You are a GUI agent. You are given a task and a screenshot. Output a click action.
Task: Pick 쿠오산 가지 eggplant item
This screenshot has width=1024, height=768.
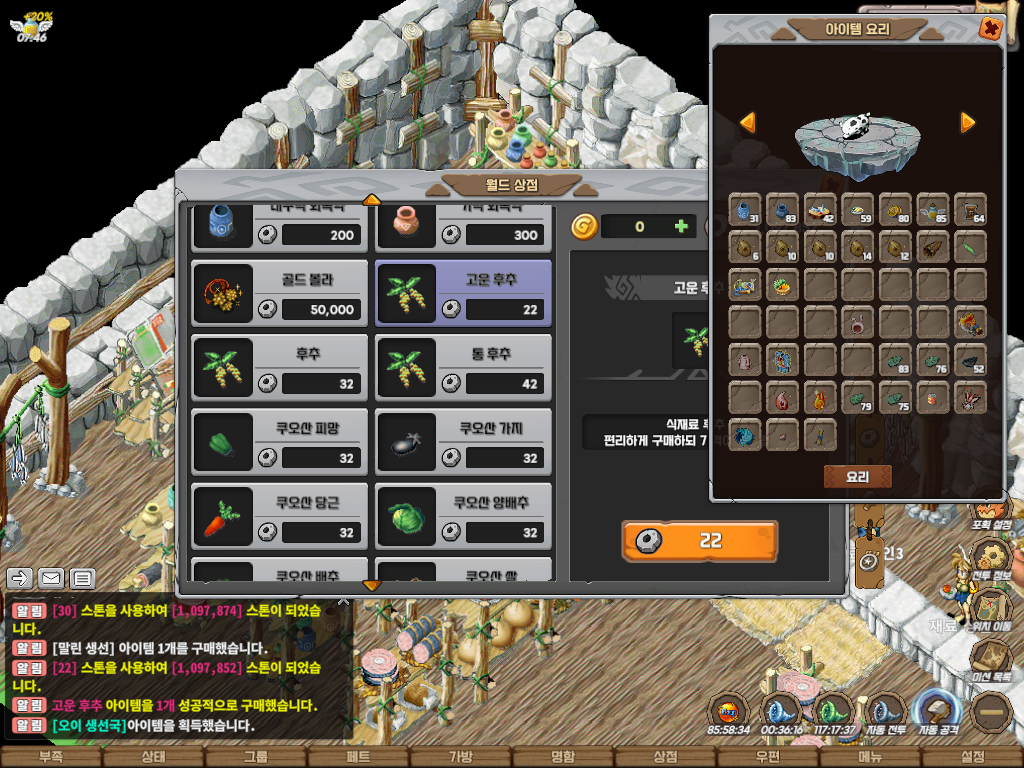[463, 441]
